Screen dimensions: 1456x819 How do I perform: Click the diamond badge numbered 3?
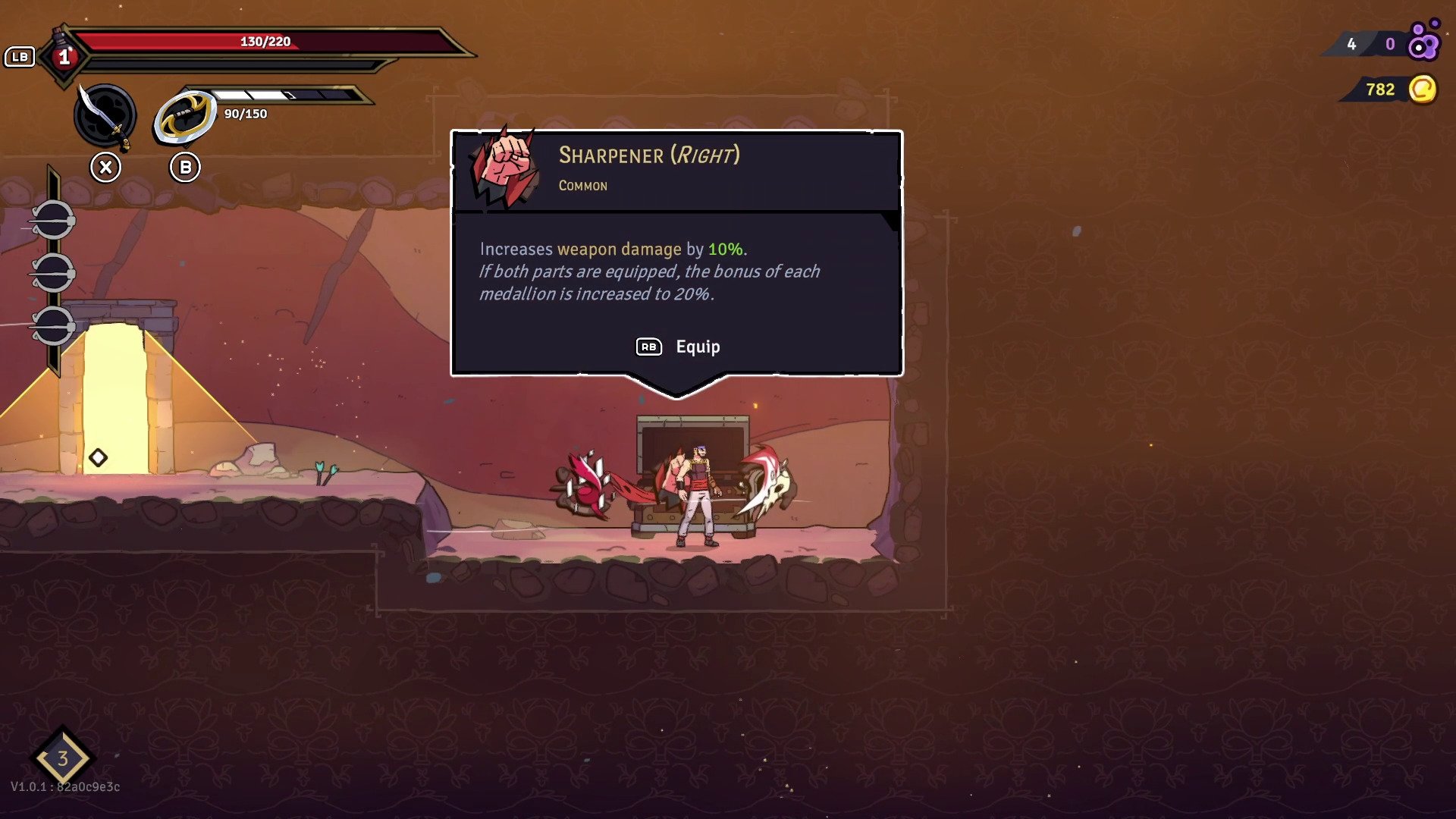[63, 758]
